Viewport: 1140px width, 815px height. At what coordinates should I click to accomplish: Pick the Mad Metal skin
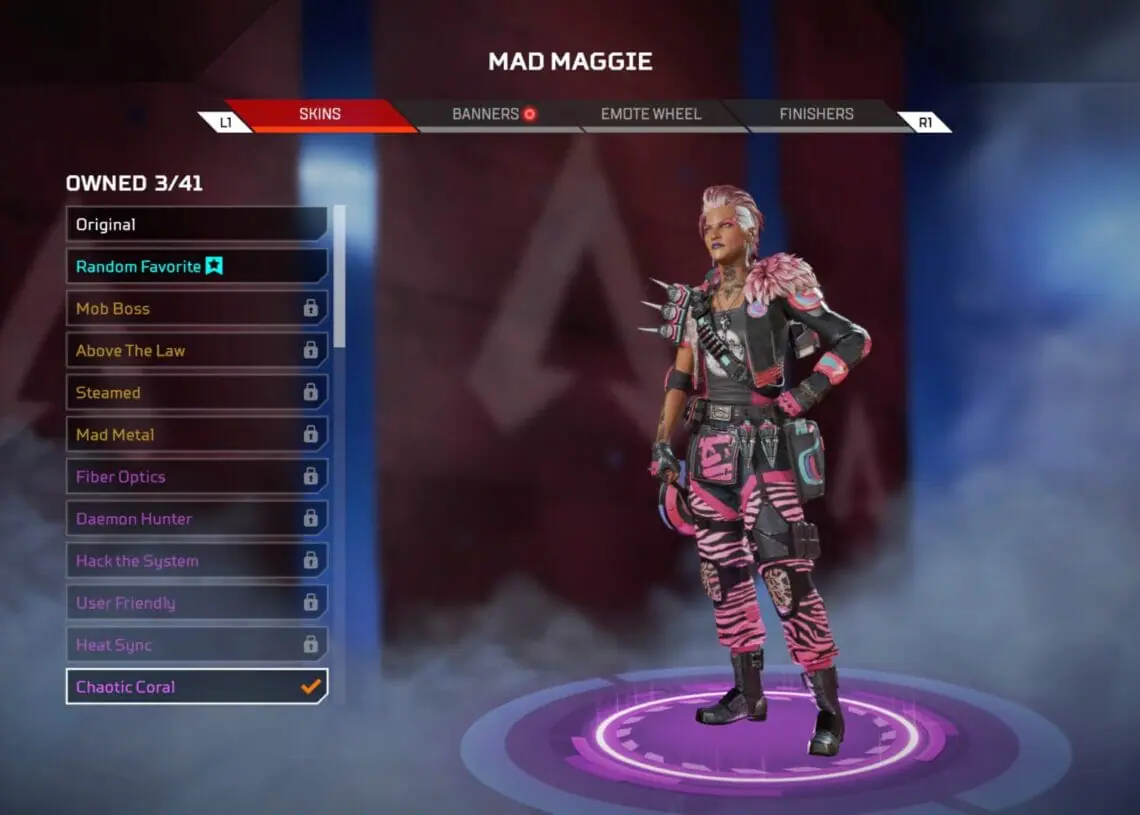pos(196,434)
